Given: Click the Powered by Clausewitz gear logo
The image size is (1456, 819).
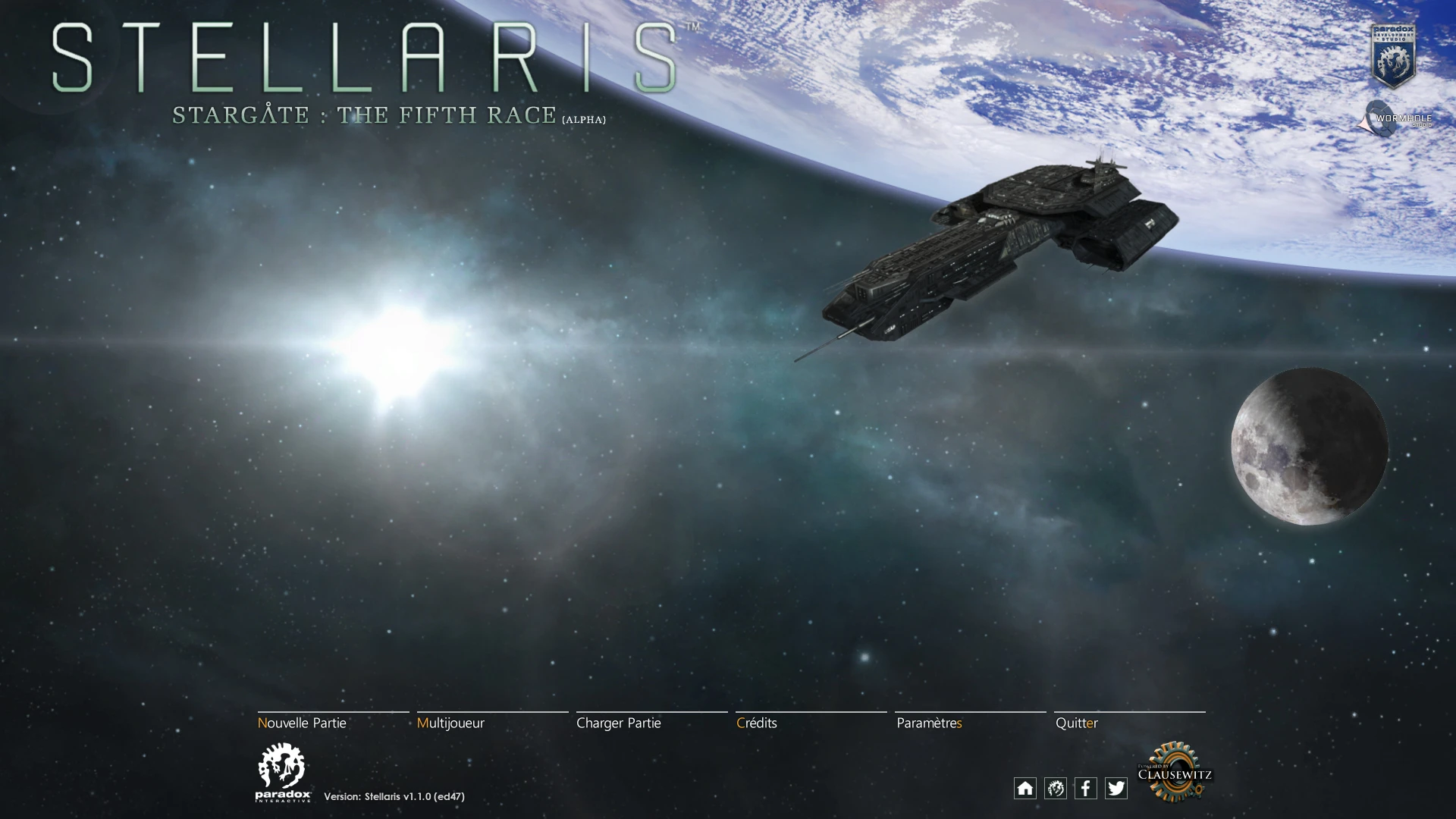Looking at the screenshot, I should pyautogui.click(x=1174, y=772).
